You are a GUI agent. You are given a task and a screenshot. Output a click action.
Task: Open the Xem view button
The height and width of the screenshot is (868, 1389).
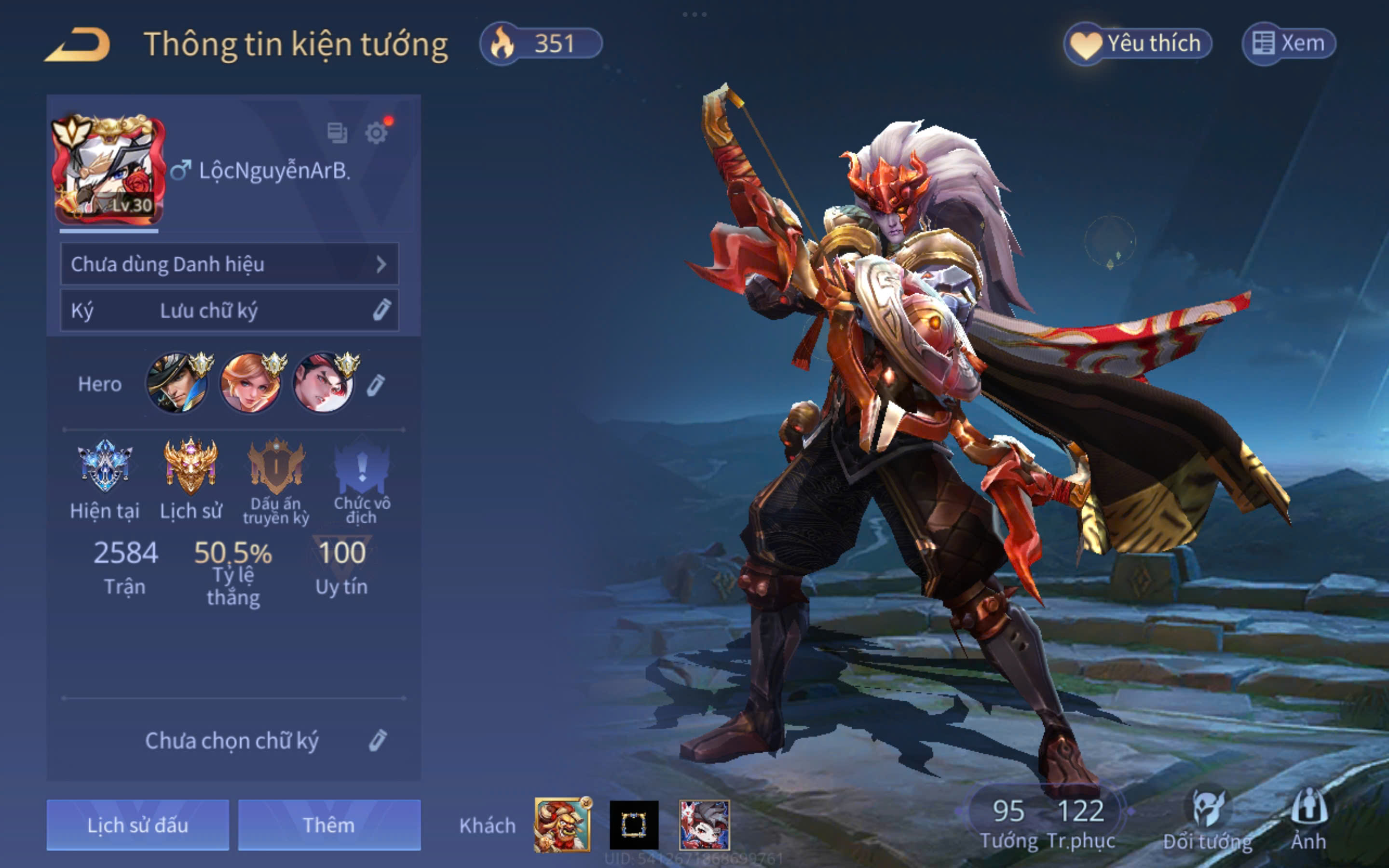click(1289, 43)
